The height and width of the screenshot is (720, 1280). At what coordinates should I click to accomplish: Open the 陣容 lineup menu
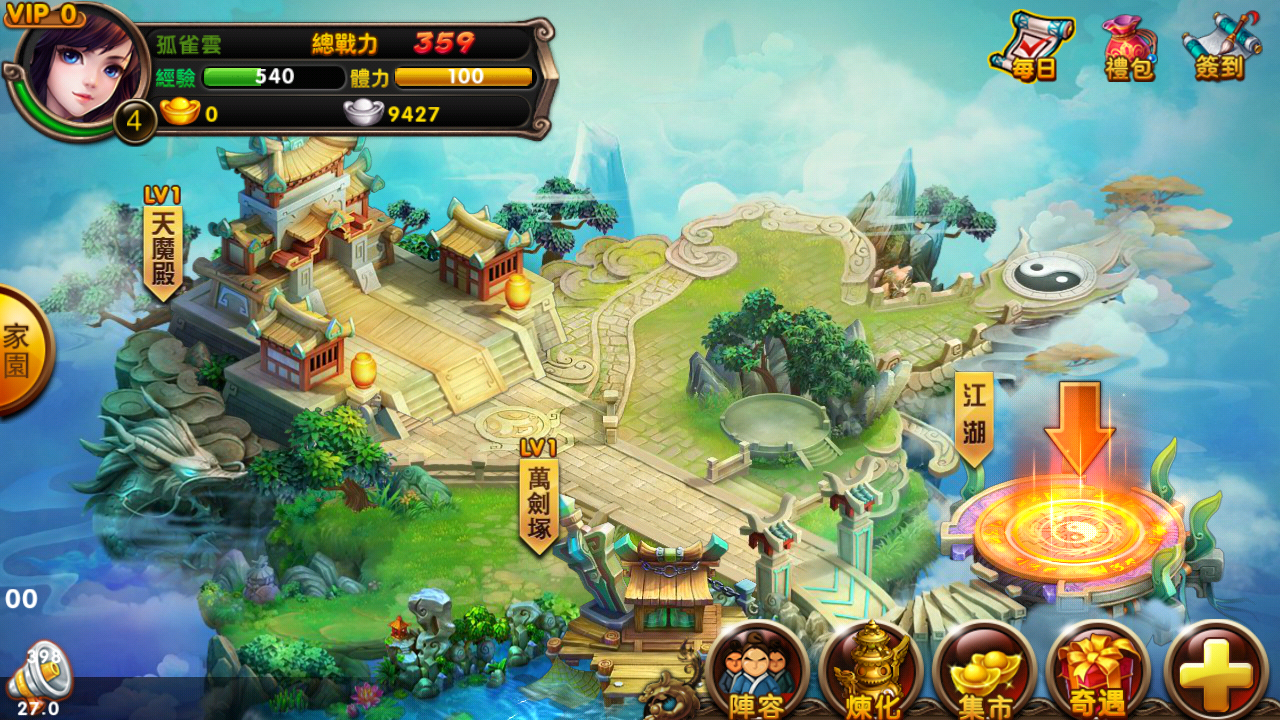click(756, 671)
